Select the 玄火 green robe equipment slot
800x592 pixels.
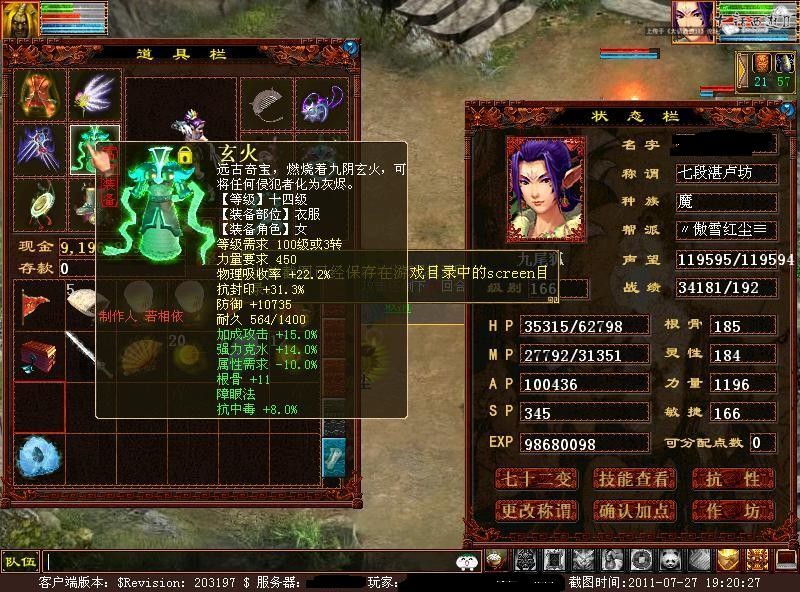click(x=94, y=149)
